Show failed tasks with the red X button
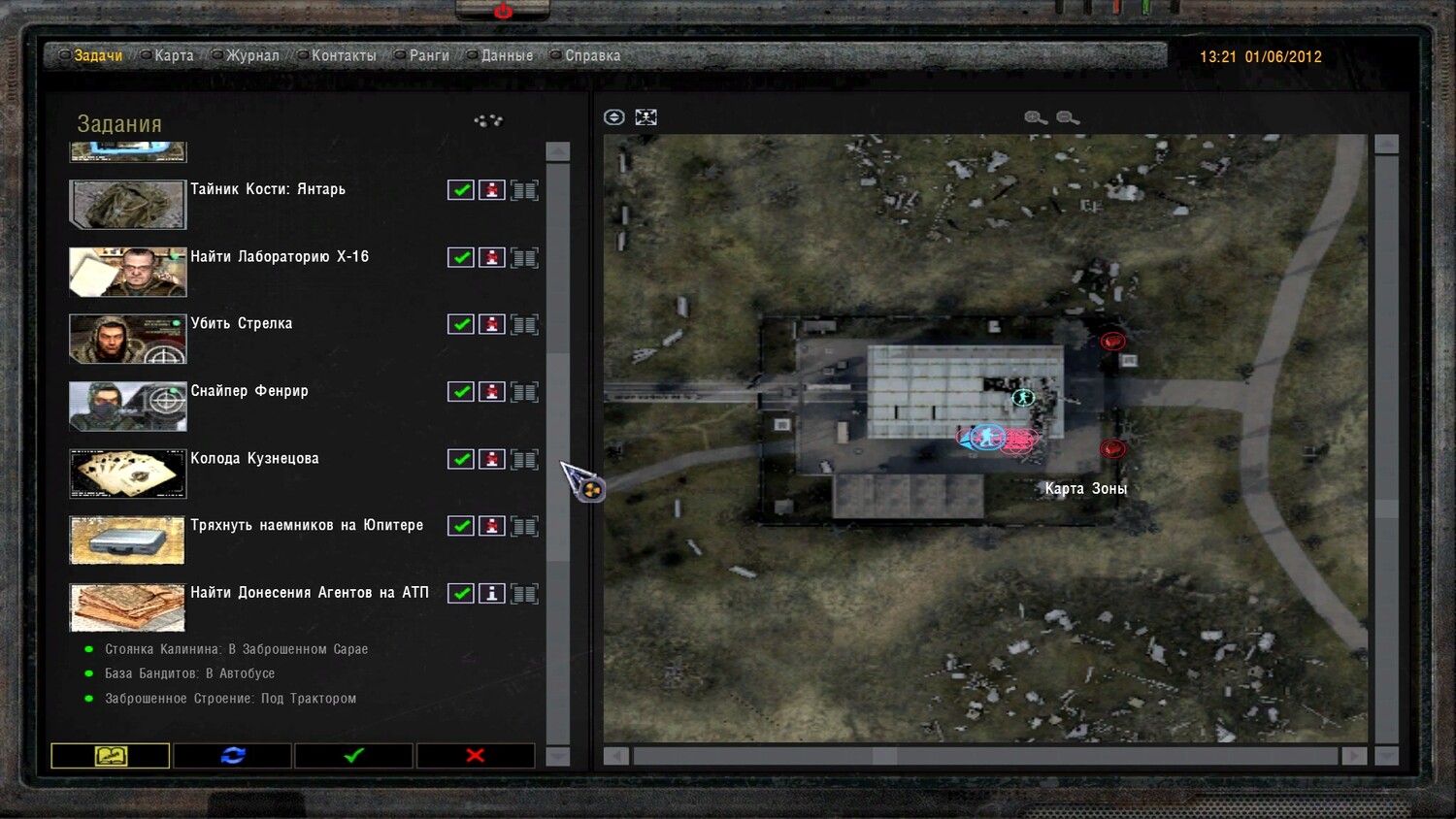 pos(476,755)
